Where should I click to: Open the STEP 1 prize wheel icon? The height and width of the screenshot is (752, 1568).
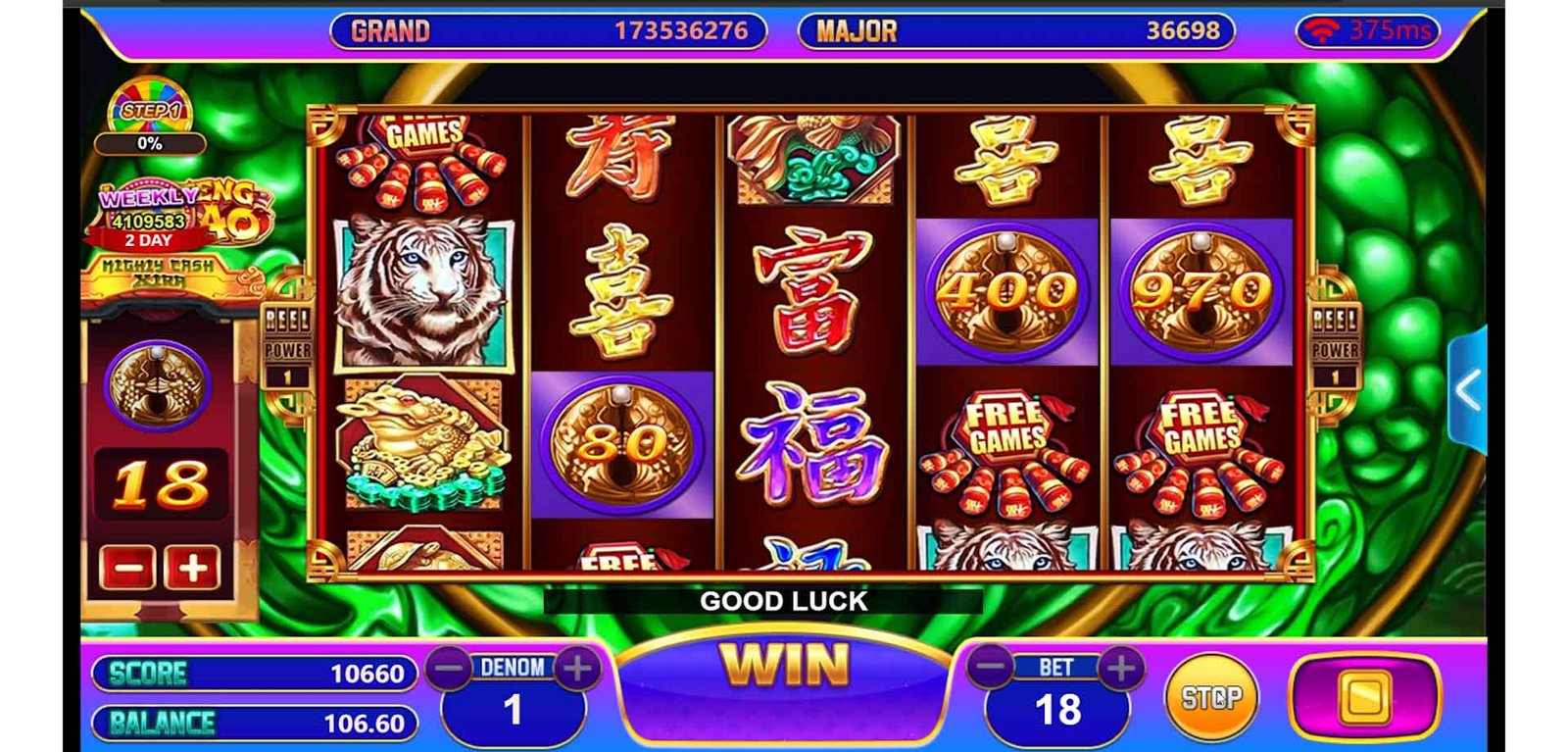coord(150,112)
